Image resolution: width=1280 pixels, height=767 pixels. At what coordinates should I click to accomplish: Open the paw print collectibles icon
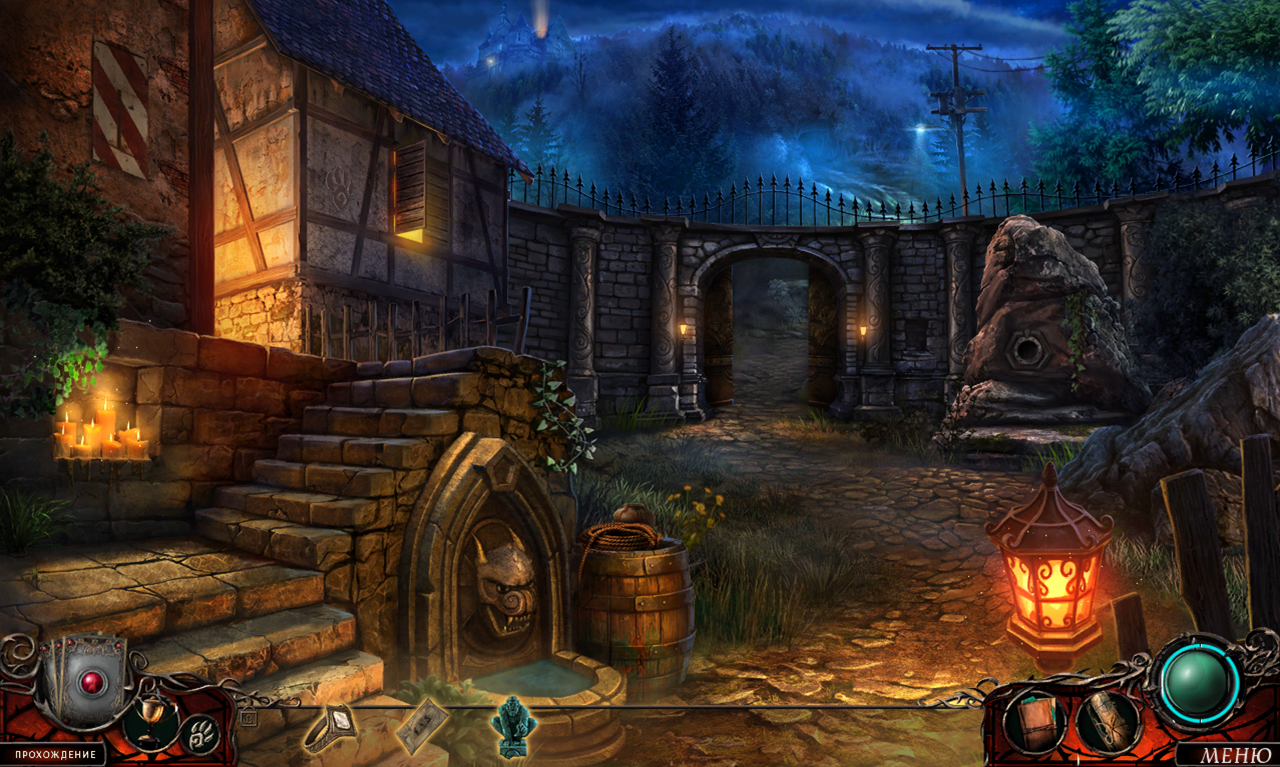(199, 734)
